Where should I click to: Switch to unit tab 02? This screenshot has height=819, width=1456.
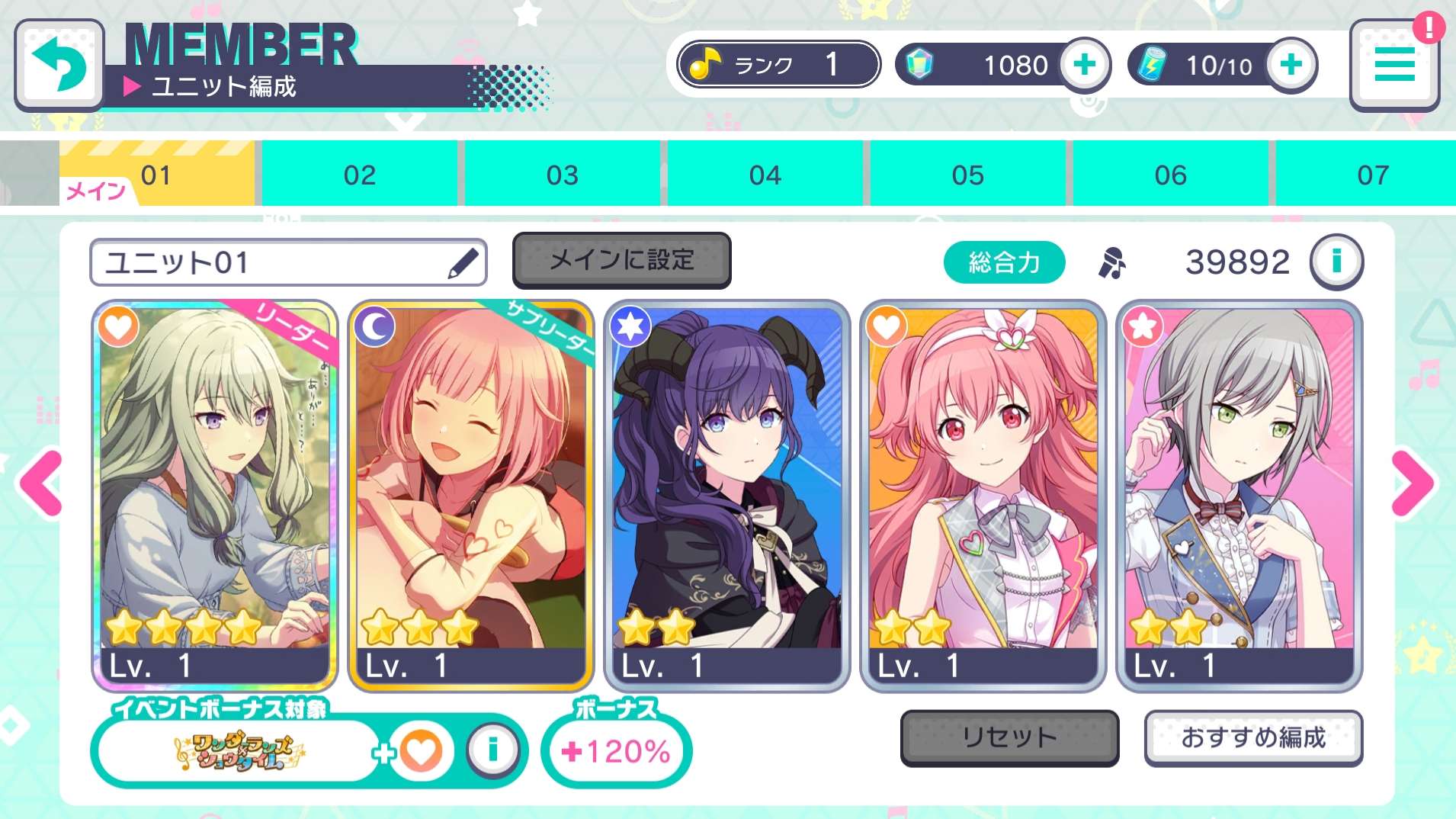[359, 175]
